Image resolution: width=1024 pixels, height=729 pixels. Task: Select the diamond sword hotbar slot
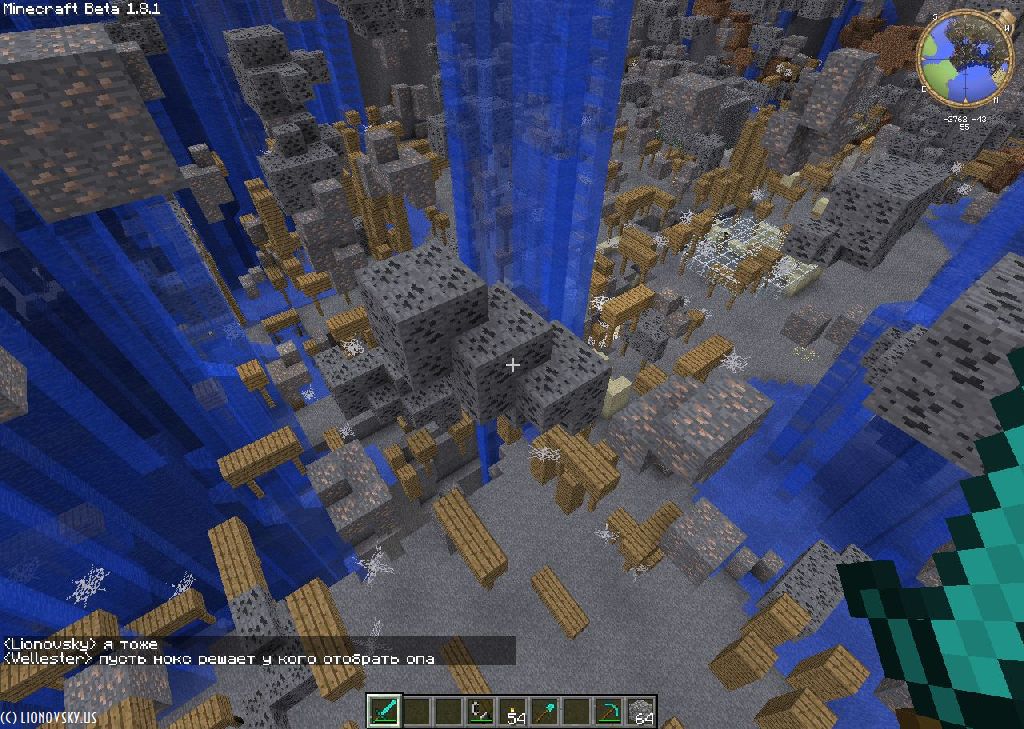(x=384, y=712)
